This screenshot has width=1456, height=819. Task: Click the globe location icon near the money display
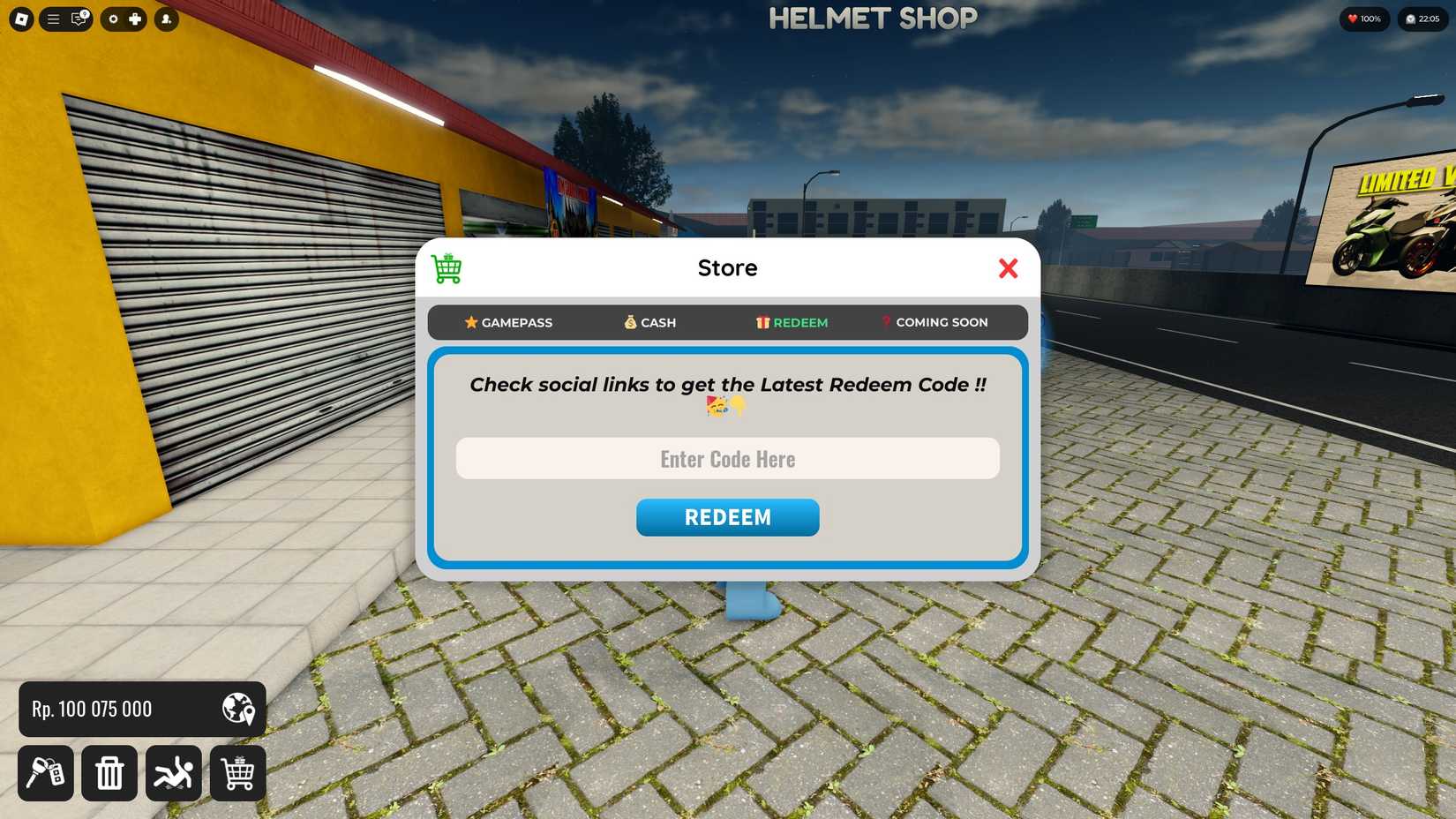pos(236,709)
